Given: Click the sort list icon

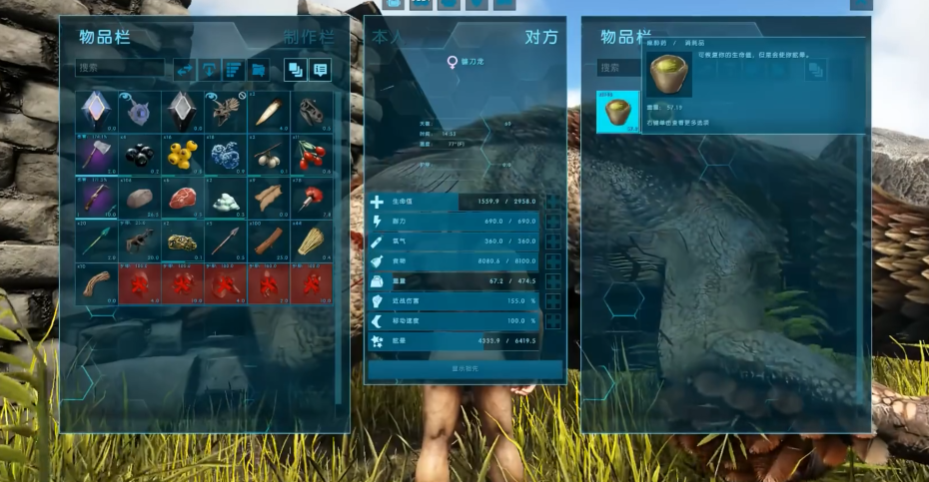Looking at the screenshot, I should coord(234,69).
